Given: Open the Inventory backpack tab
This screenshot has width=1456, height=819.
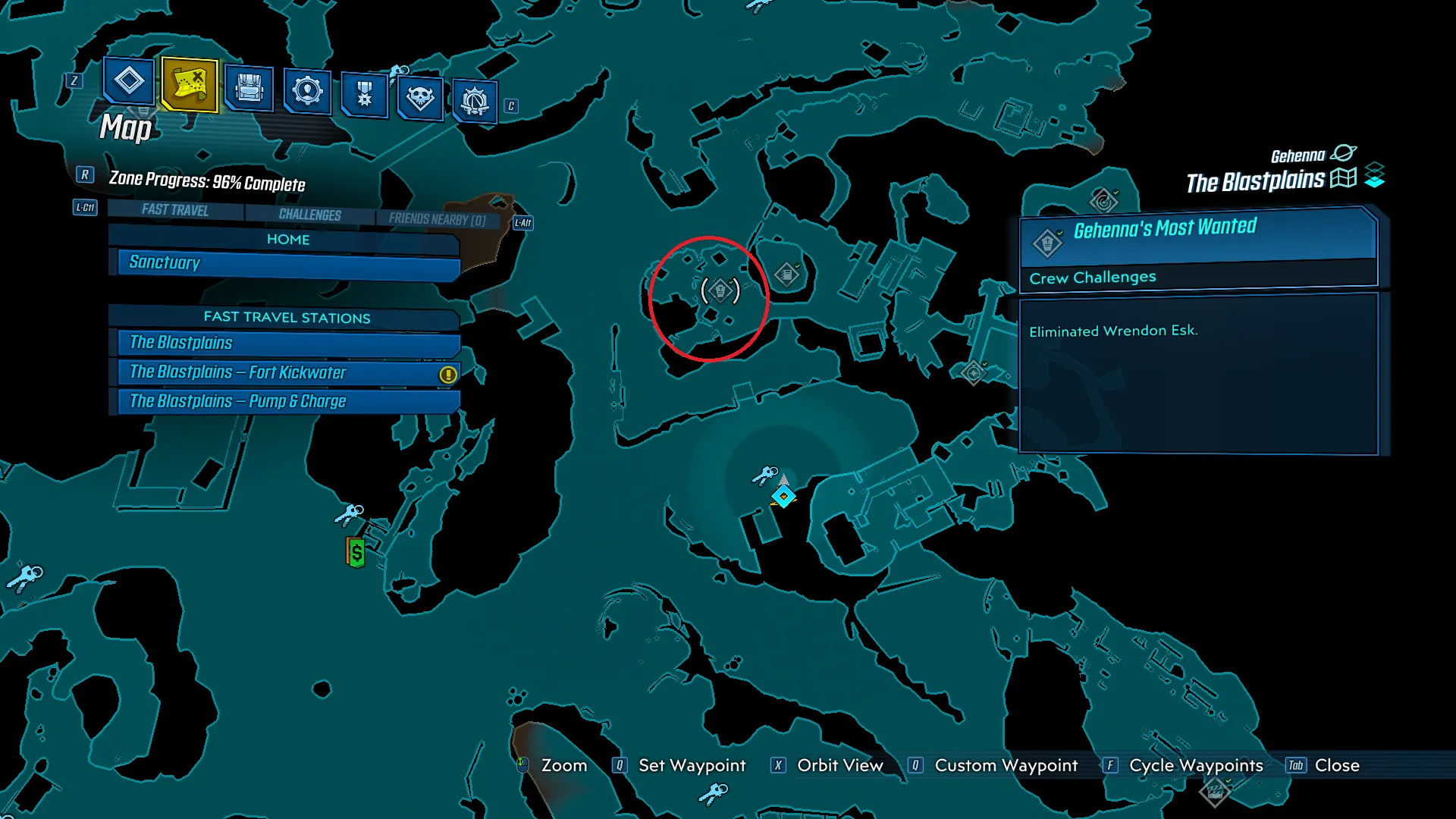Looking at the screenshot, I should (x=249, y=88).
